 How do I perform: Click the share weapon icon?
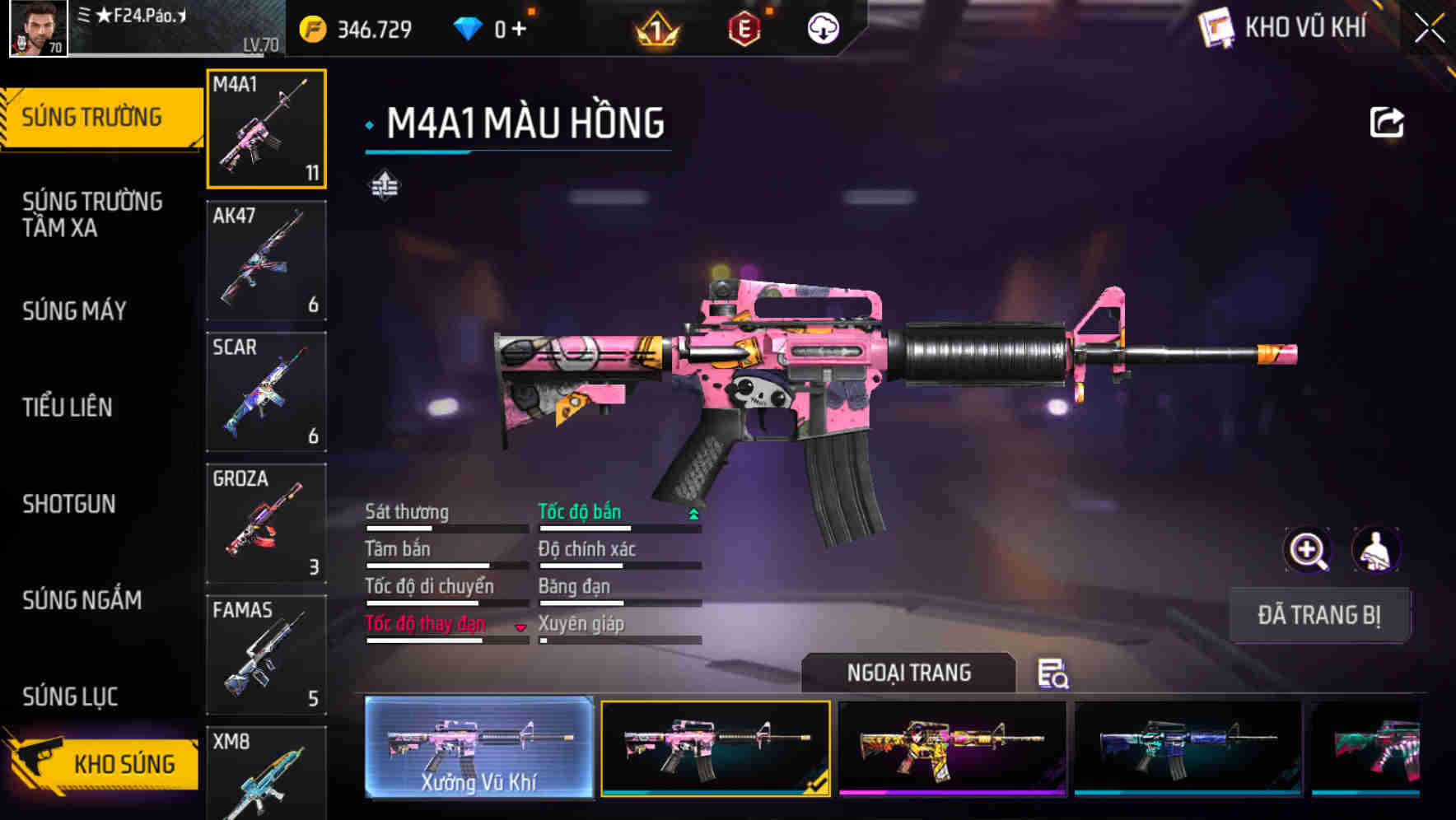click(1388, 122)
